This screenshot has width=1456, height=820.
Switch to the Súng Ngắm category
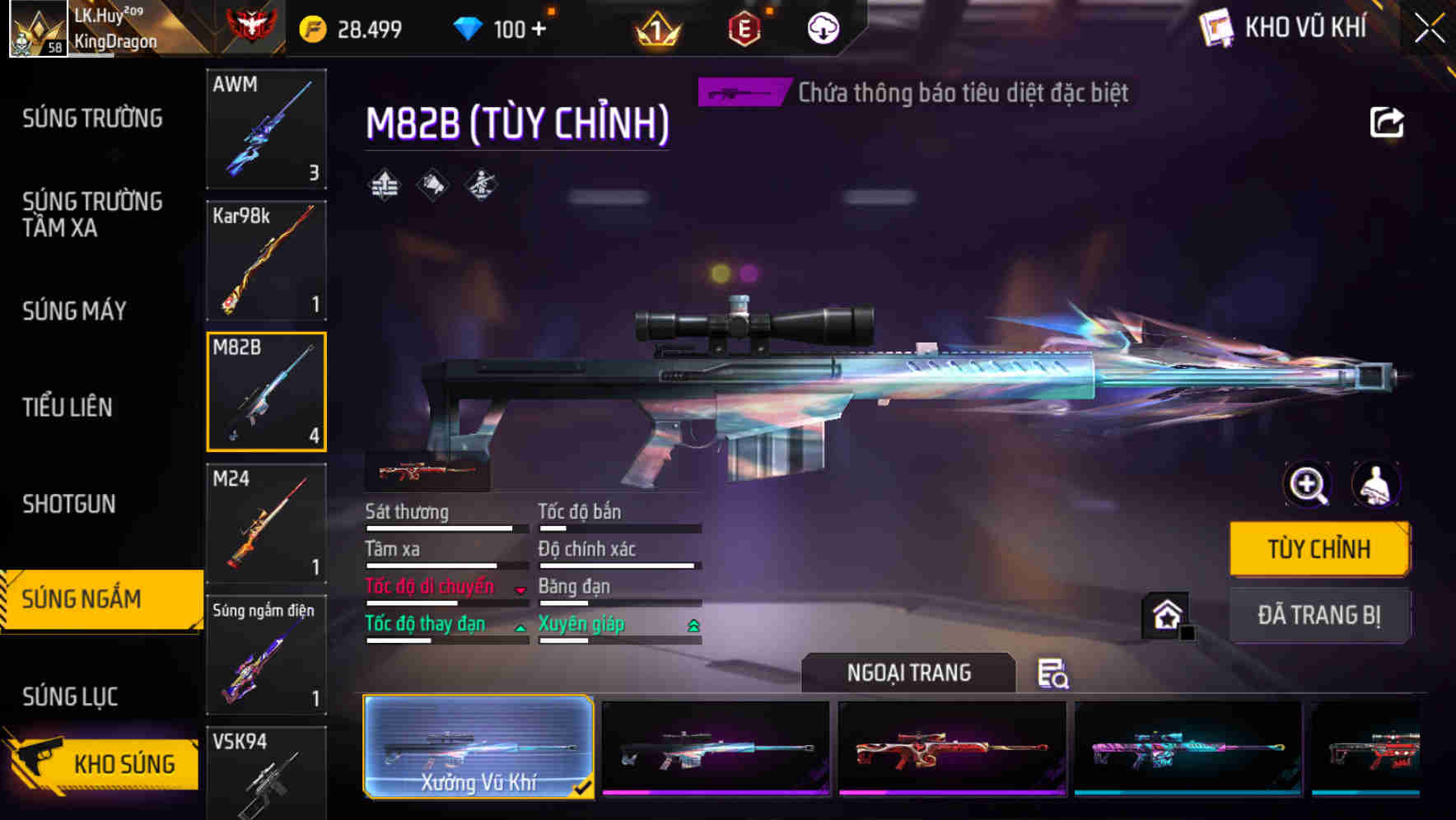(91, 599)
